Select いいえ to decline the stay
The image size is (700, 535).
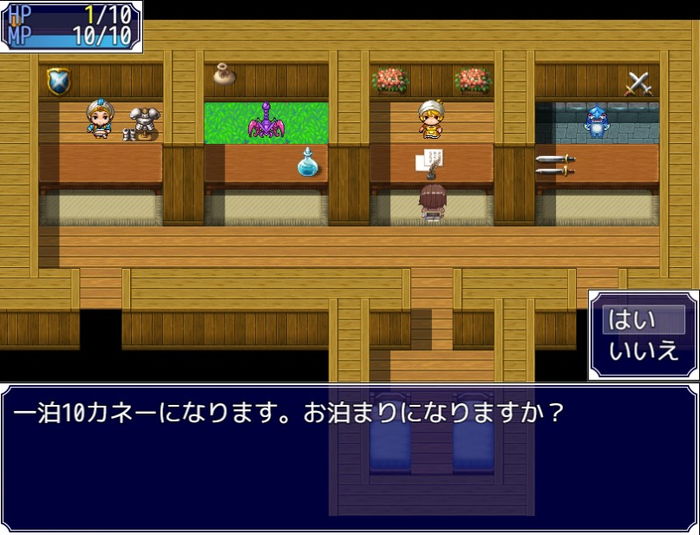coord(641,351)
